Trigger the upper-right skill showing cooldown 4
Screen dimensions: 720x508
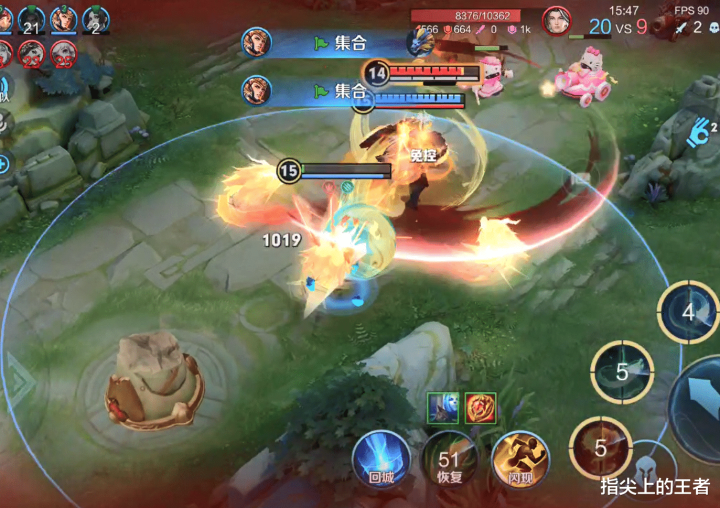pyautogui.click(x=688, y=311)
